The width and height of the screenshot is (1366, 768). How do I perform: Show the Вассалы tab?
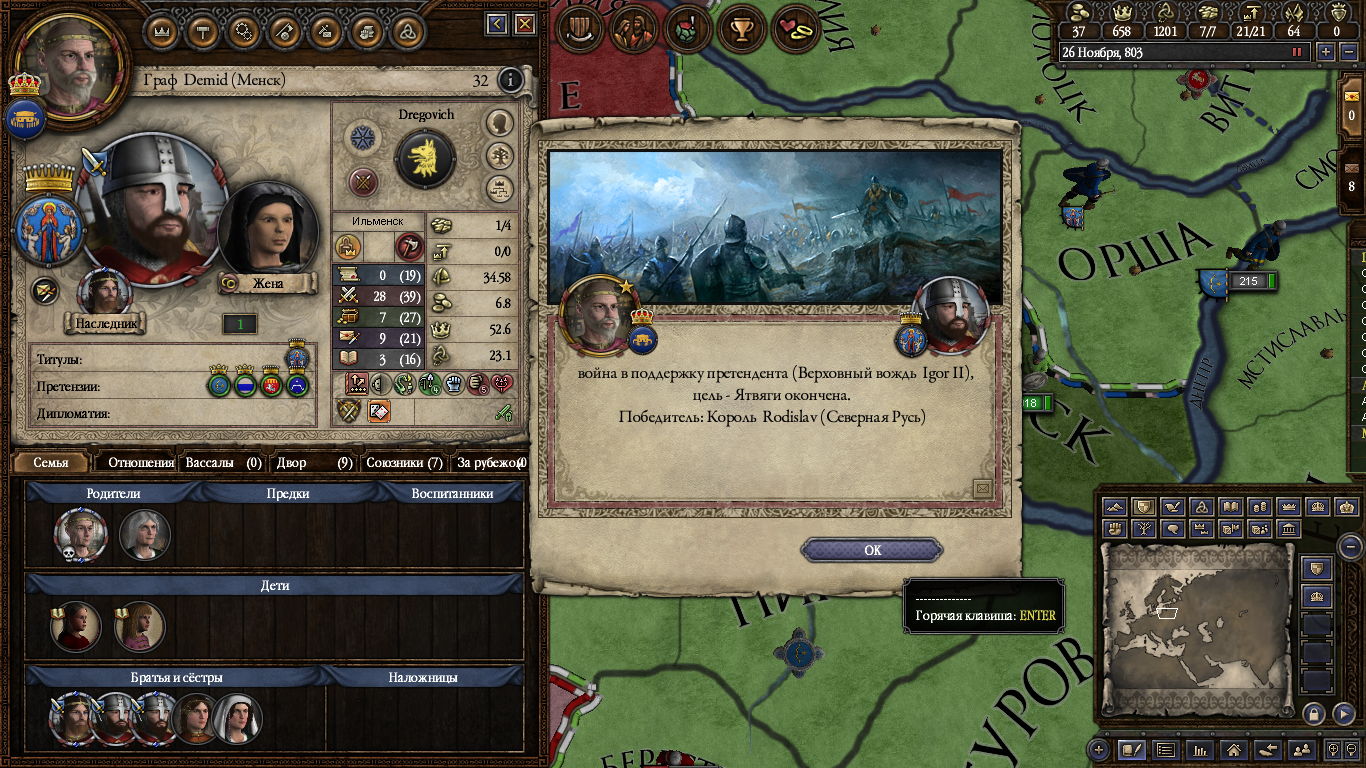point(222,463)
